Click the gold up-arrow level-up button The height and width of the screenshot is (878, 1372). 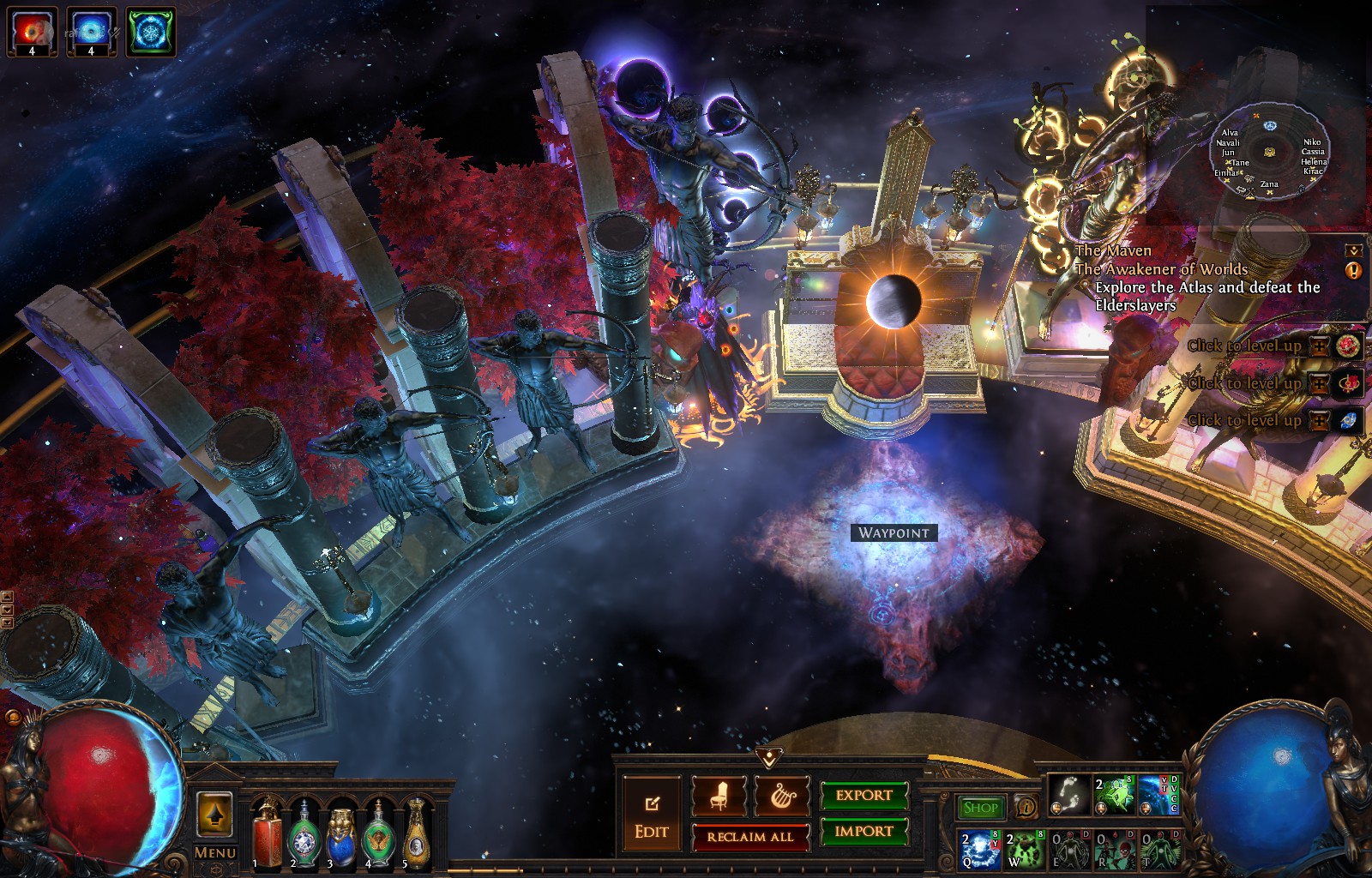pos(214,814)
